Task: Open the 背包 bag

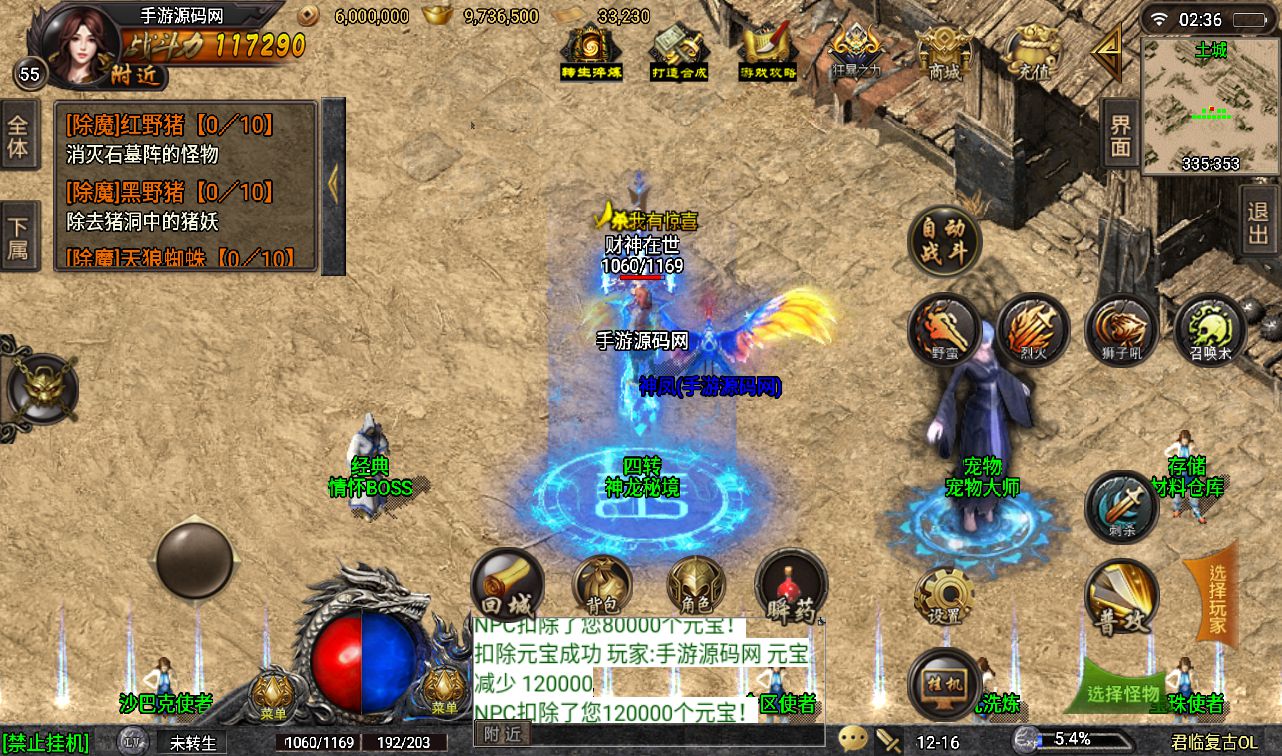Action: pos(602,587)
